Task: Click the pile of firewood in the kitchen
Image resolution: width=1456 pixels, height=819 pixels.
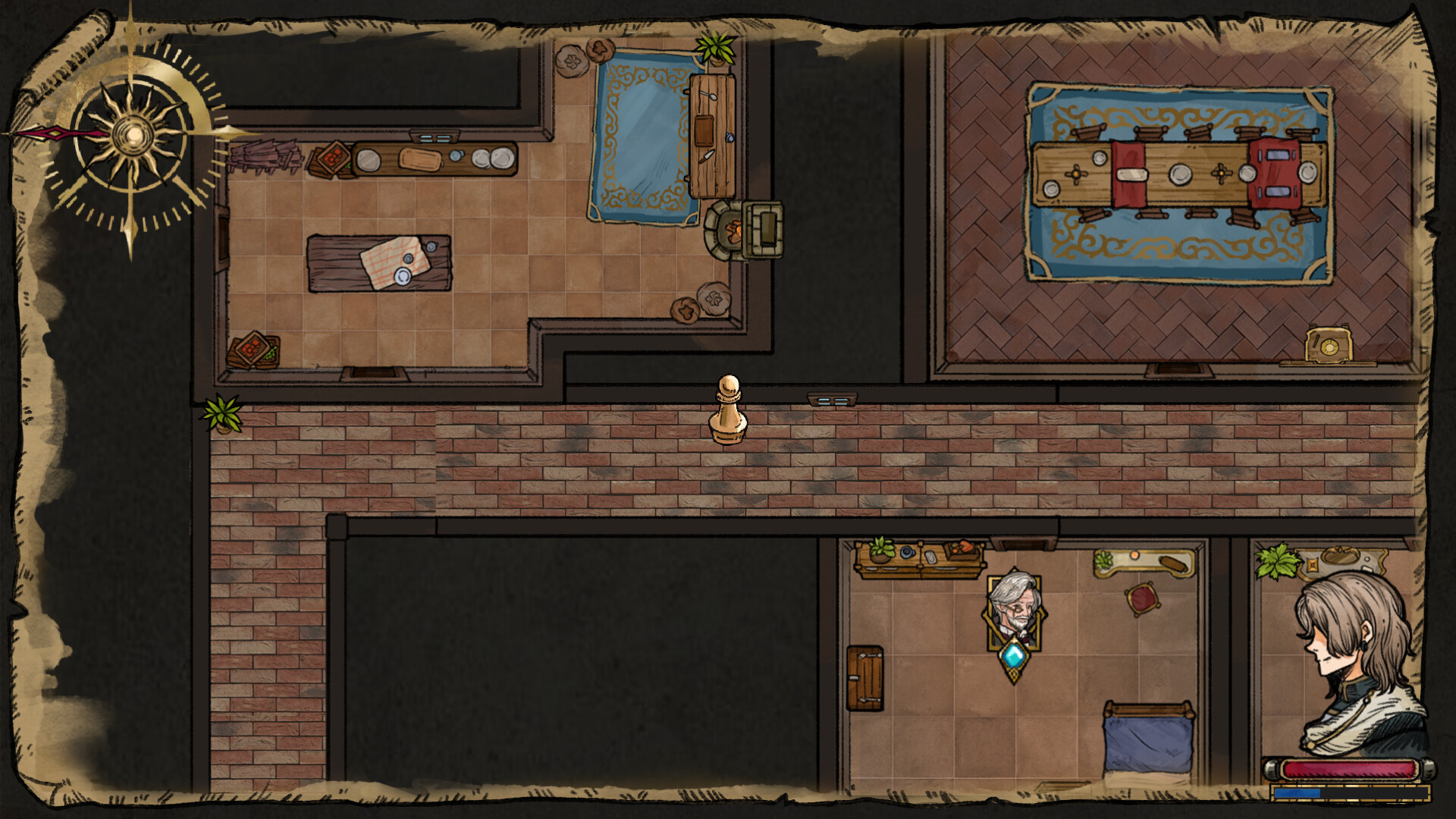Action: [265, 155]
